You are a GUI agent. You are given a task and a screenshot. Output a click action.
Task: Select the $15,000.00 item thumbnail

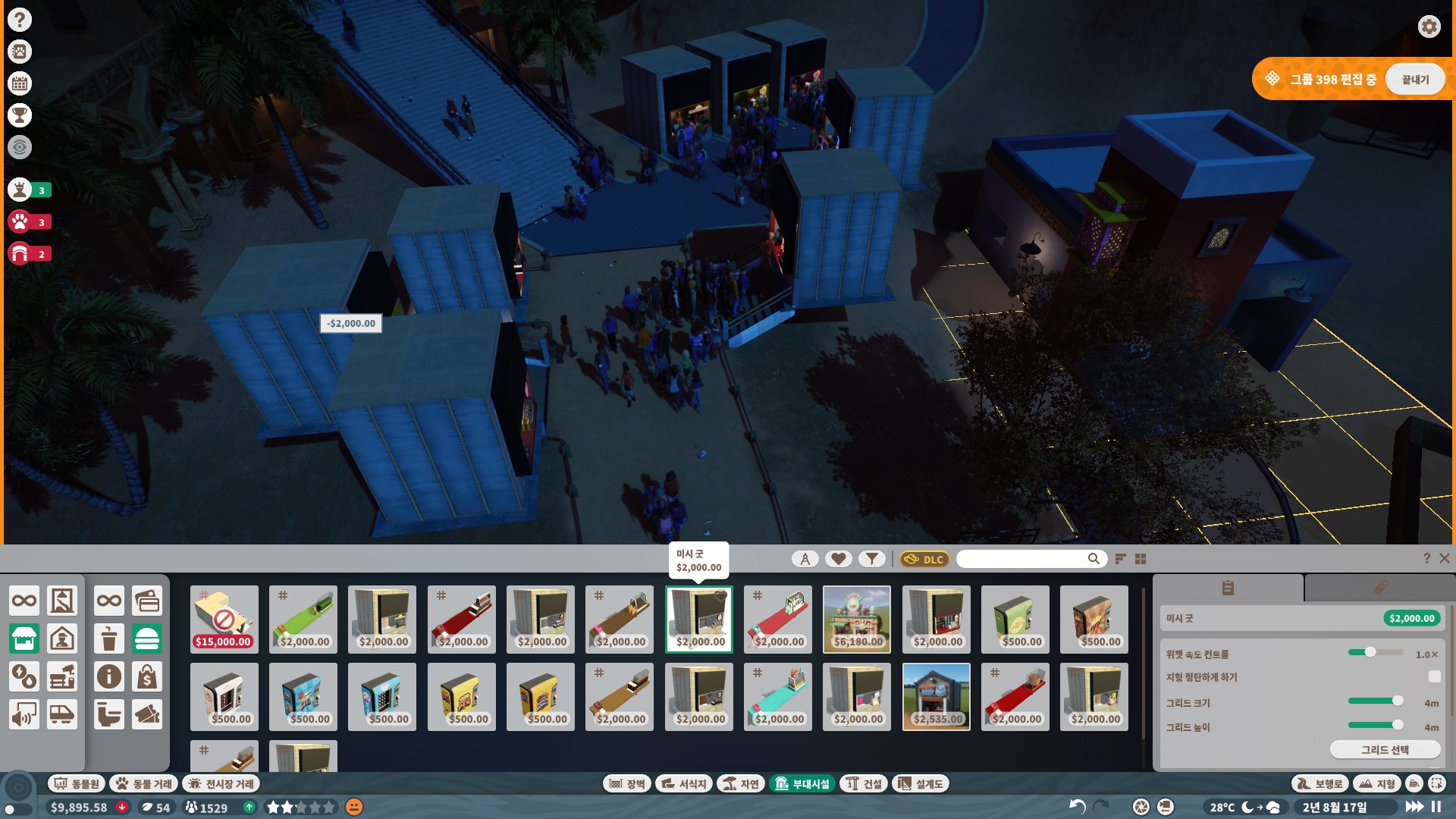tap(224, 619)
